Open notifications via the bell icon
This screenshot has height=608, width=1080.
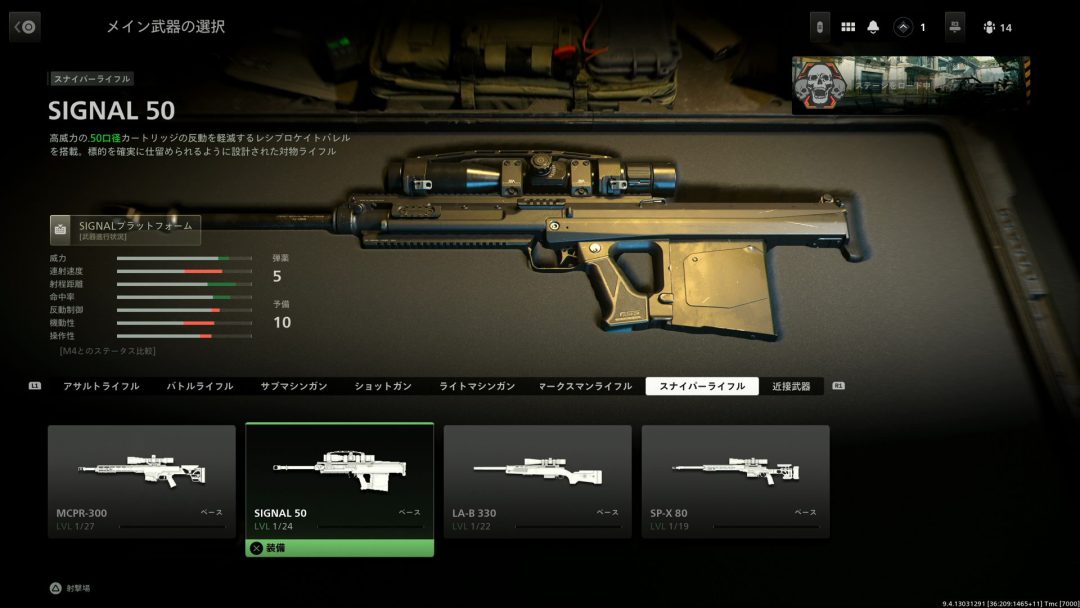[x=874, y=28]
